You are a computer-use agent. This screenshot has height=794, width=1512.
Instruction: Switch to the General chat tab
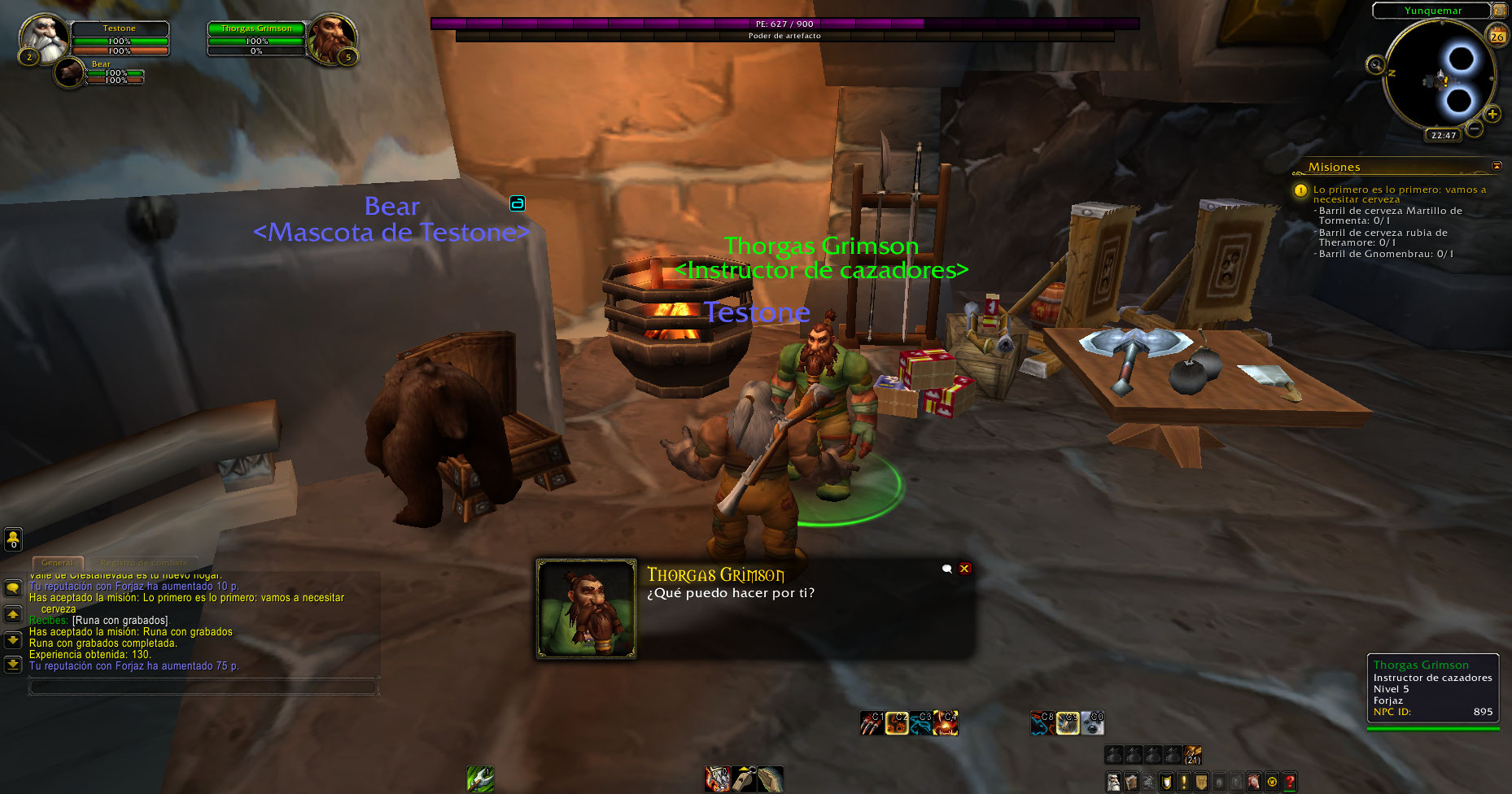coord(57,562)
